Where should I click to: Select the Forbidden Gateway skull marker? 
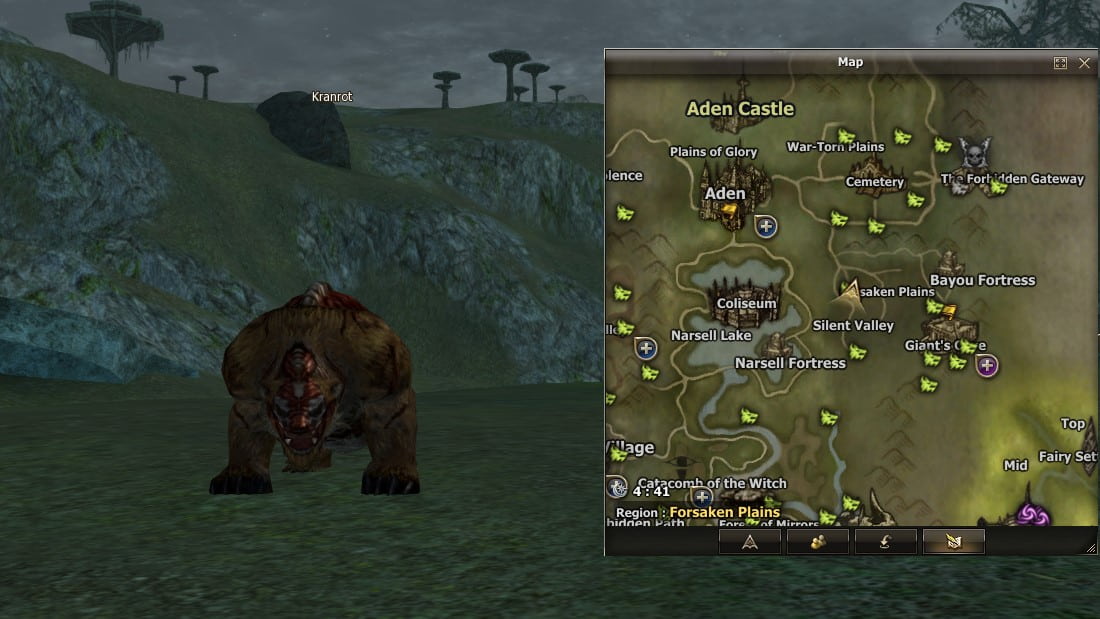(972, 155)
